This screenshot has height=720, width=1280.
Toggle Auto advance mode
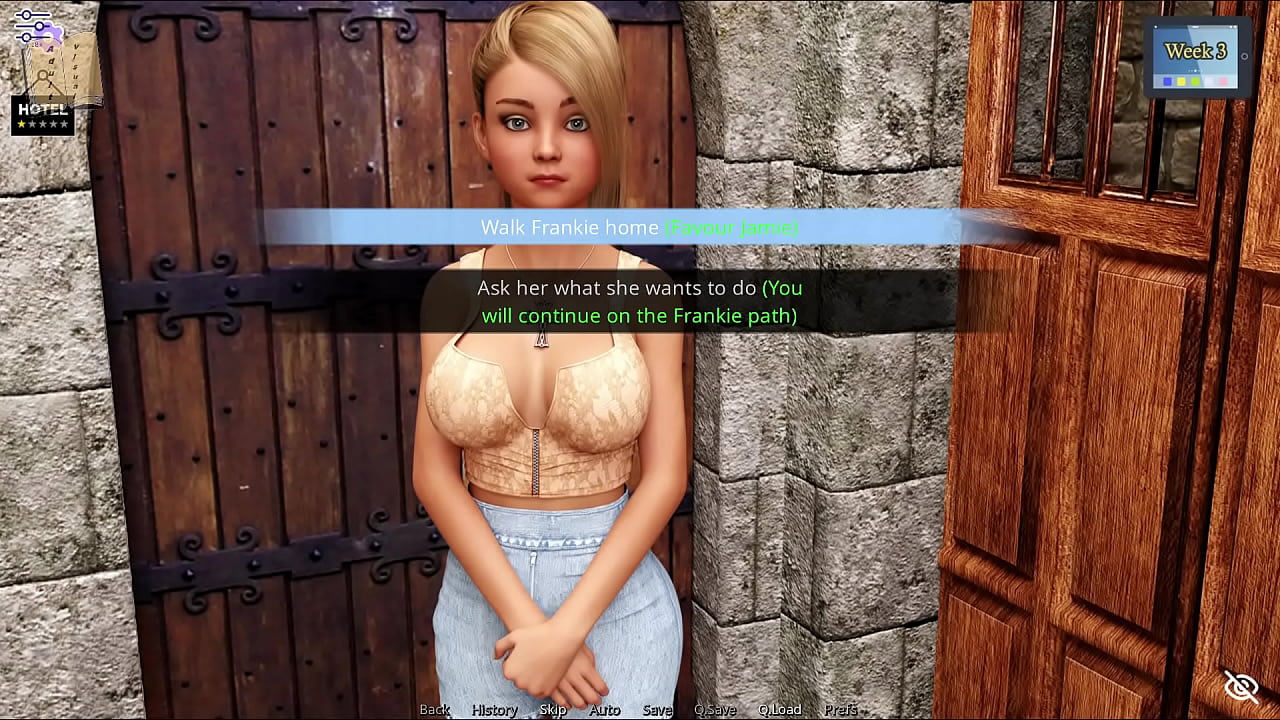pos(604,709)
